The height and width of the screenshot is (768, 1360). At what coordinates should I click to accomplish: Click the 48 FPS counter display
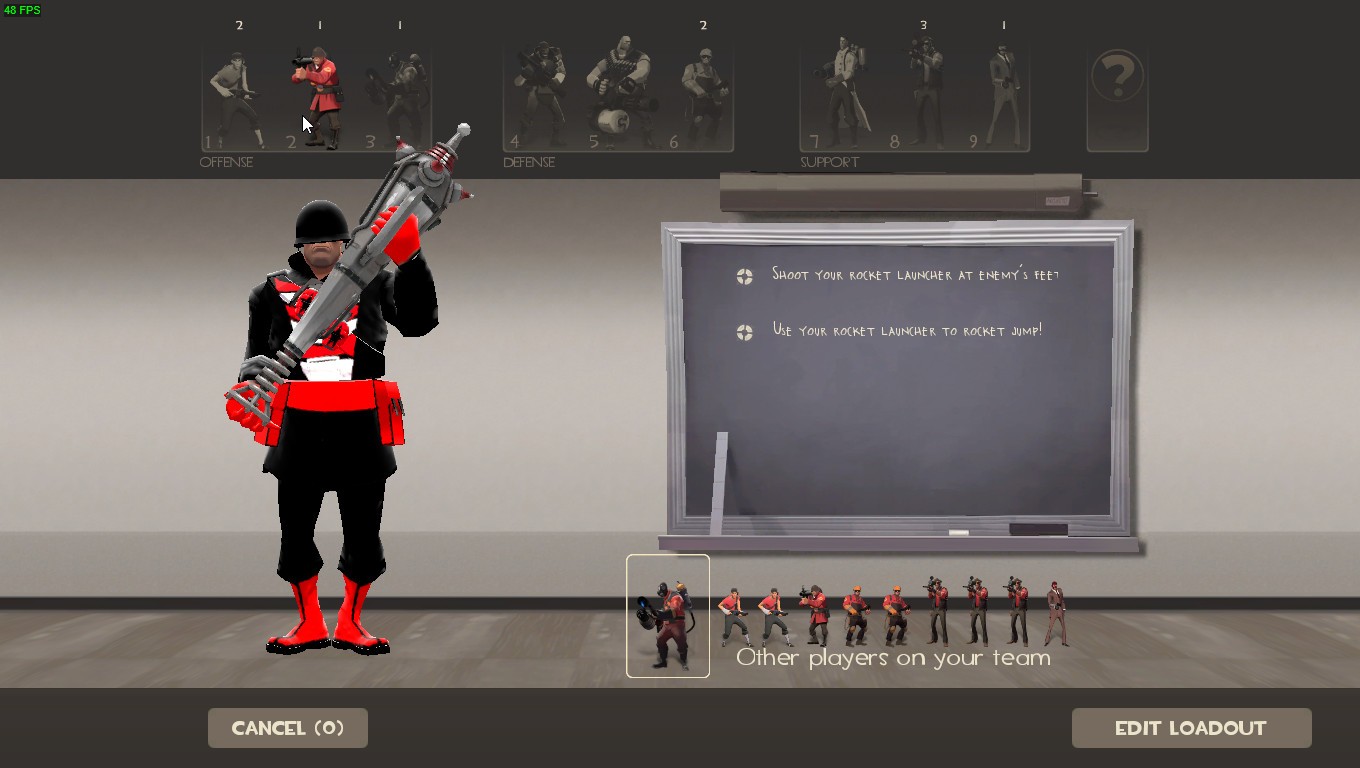22,9
